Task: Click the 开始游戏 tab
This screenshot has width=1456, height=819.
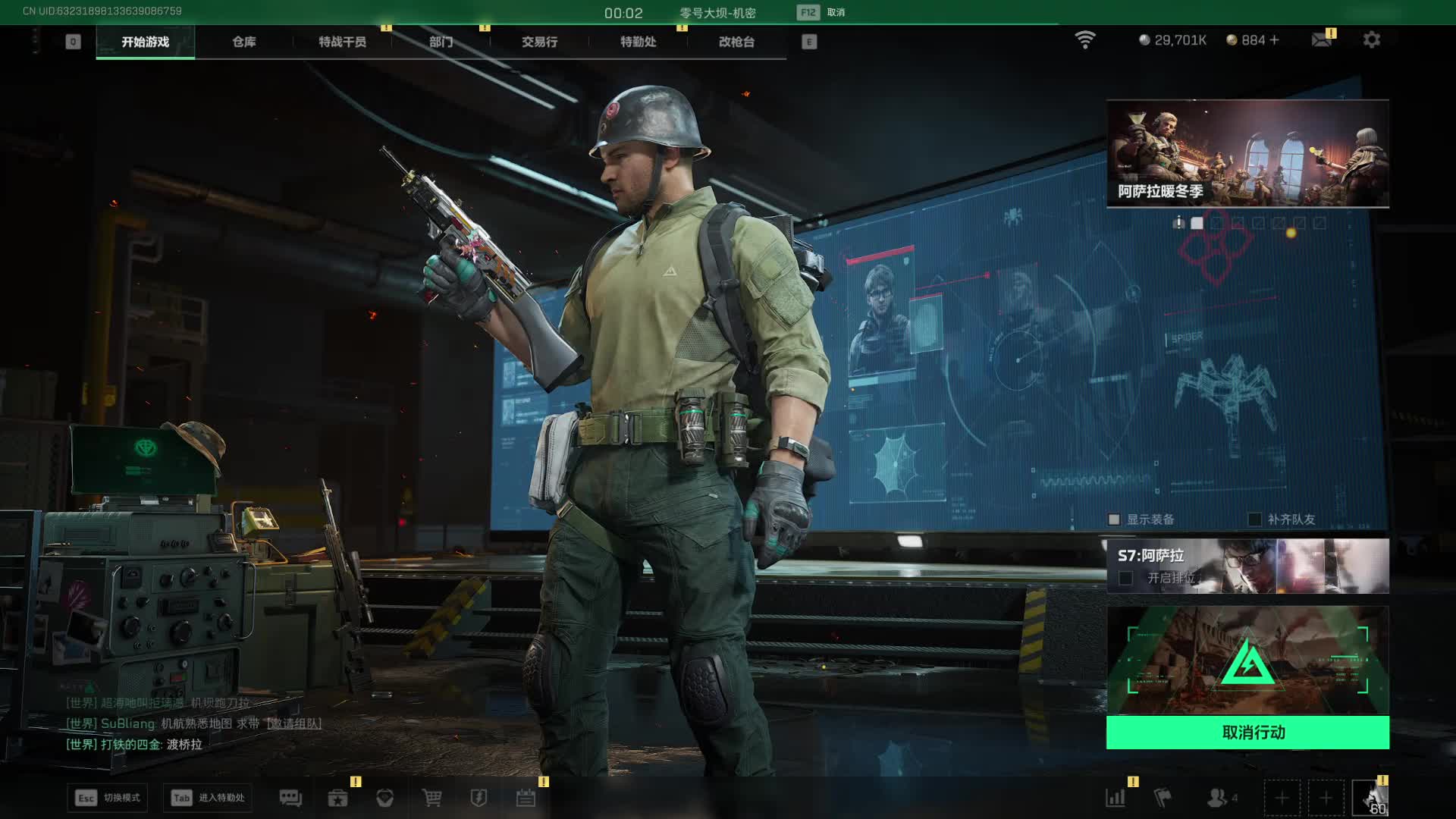Action: click(145, 42)
